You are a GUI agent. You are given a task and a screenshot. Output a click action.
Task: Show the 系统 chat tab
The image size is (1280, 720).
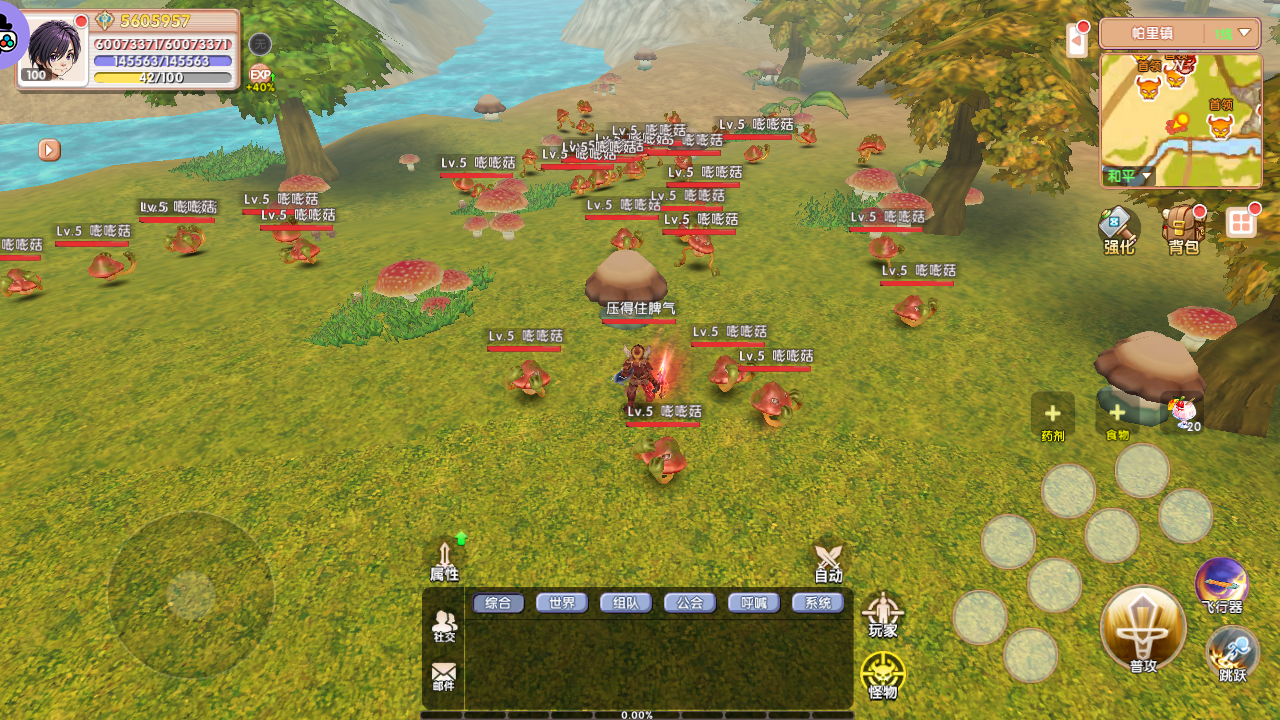[x=818, y=603]
